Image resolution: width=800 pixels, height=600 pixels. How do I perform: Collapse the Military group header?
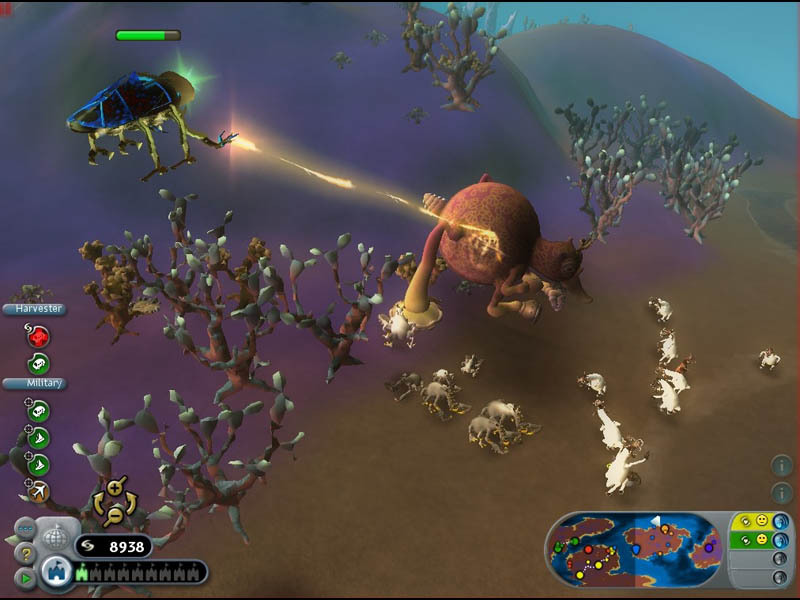pos(34,383)
